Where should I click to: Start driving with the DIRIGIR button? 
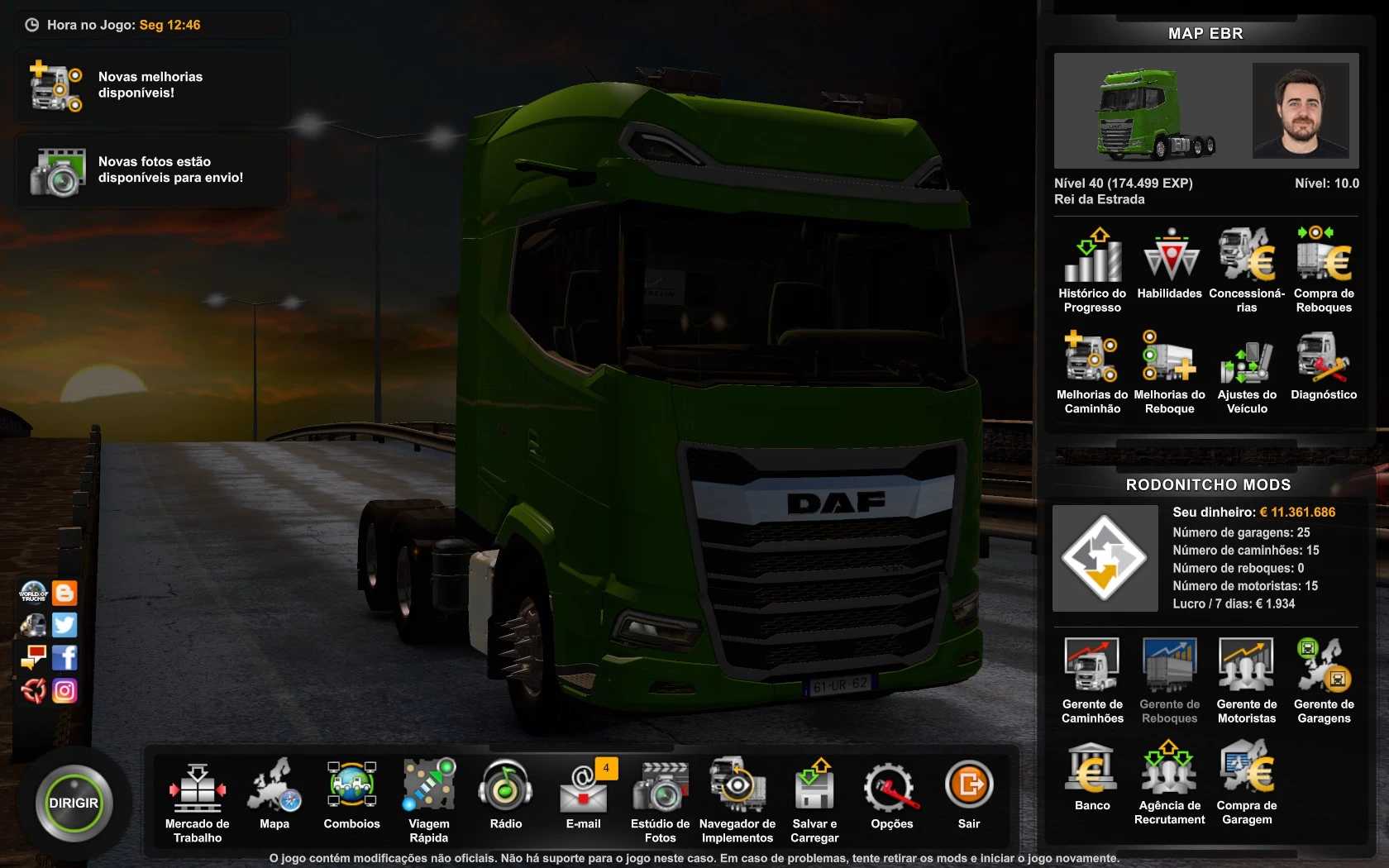(74, 803)
